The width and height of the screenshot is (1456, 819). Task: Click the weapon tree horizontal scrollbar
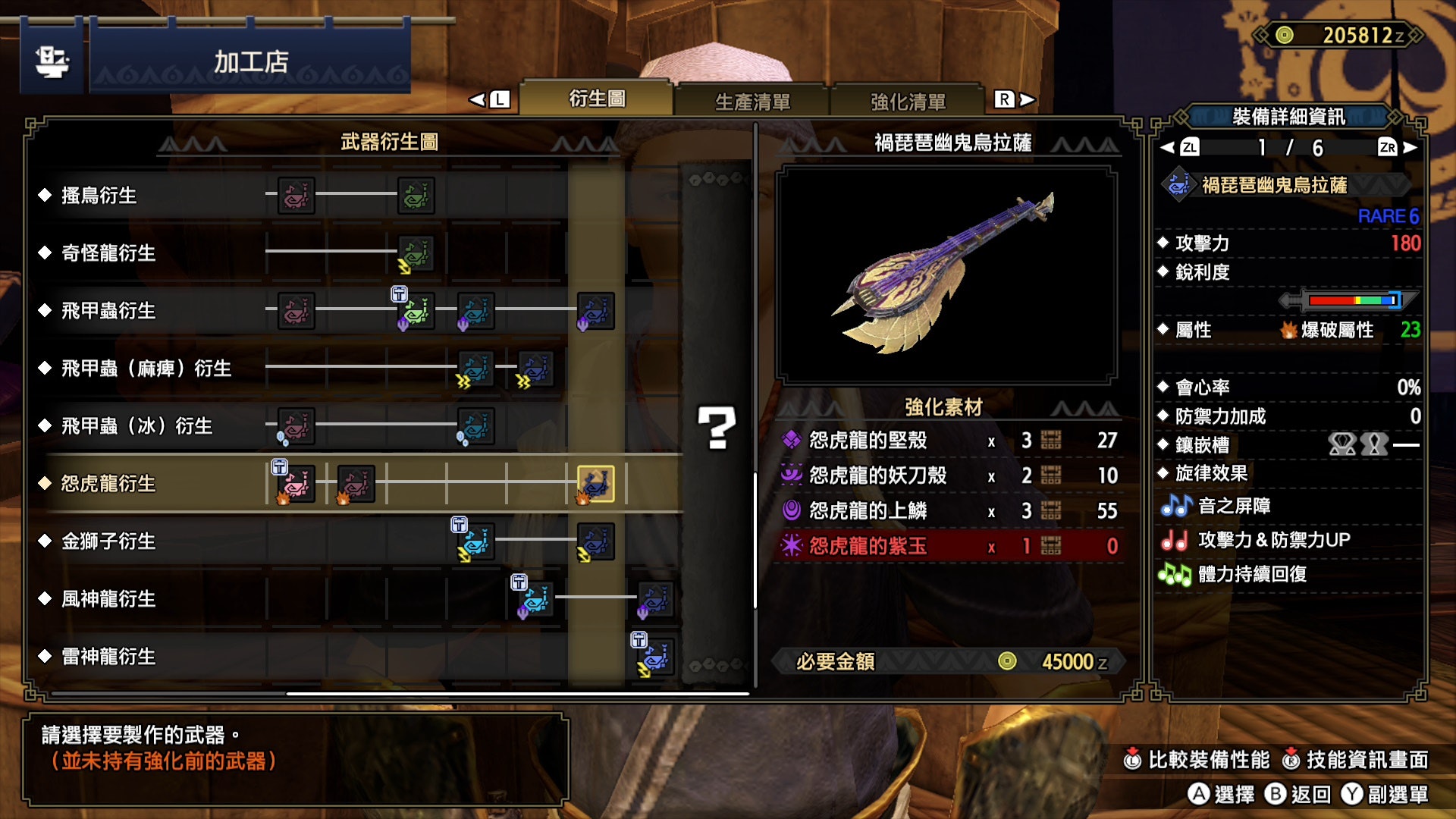[518, 693]
